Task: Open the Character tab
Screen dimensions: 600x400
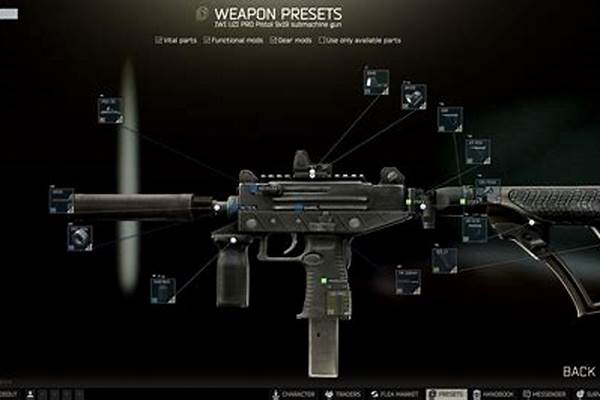Action: (291, 394)
